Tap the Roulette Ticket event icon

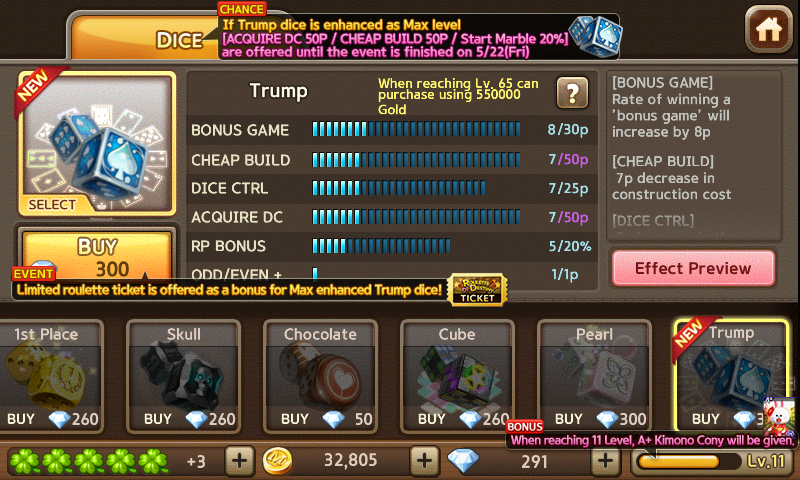coord(478,289)
